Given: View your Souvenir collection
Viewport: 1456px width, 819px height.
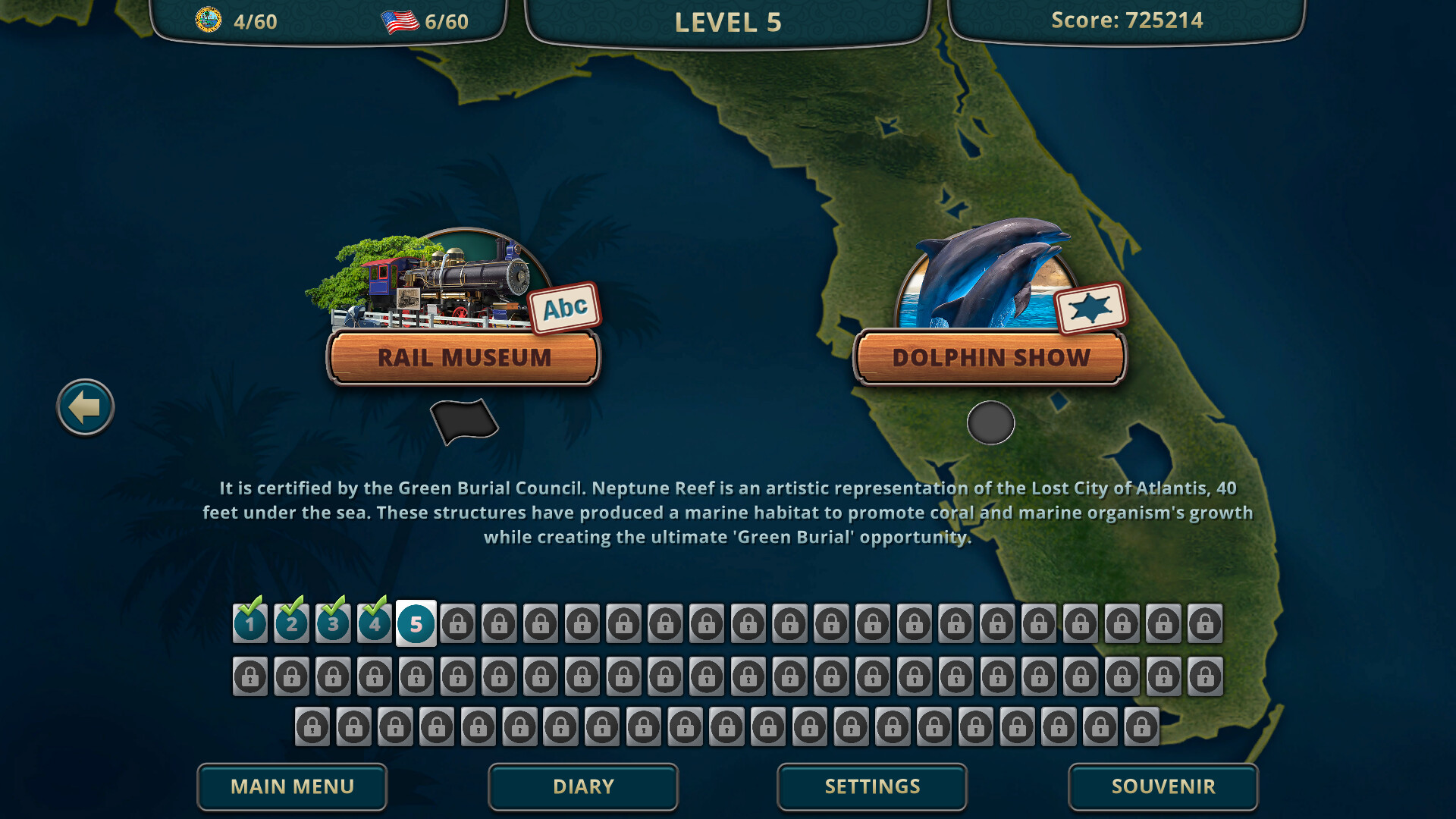Looking at the screenshot, I should point(1163,786).
